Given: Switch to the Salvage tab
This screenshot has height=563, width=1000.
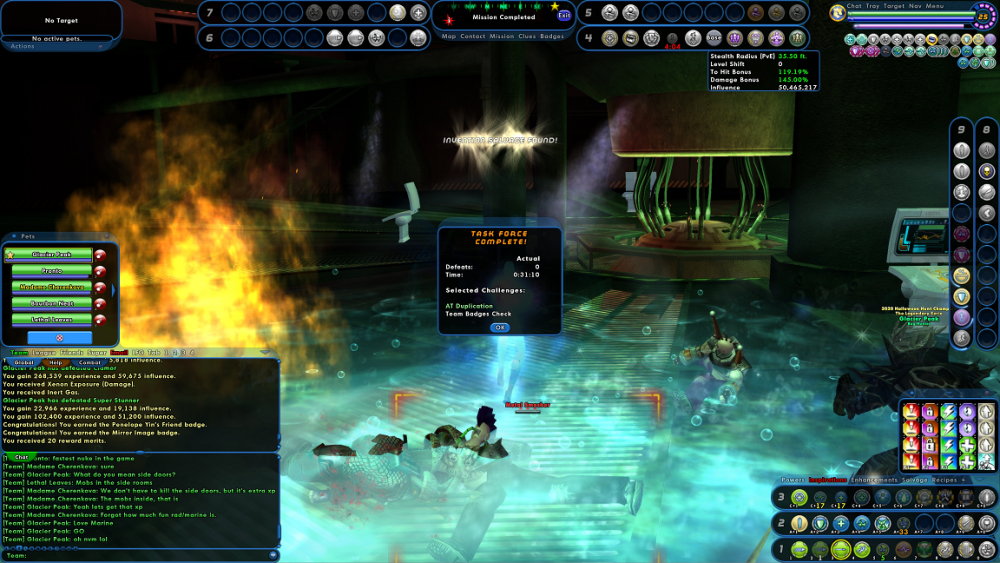Looking at the screenshot, I should (916, 480).
